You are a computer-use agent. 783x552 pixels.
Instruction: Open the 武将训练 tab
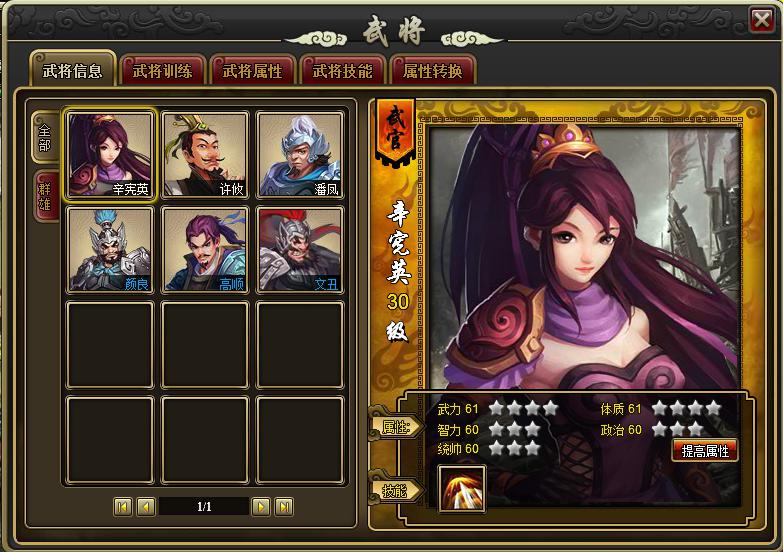[x=163, y=70]
